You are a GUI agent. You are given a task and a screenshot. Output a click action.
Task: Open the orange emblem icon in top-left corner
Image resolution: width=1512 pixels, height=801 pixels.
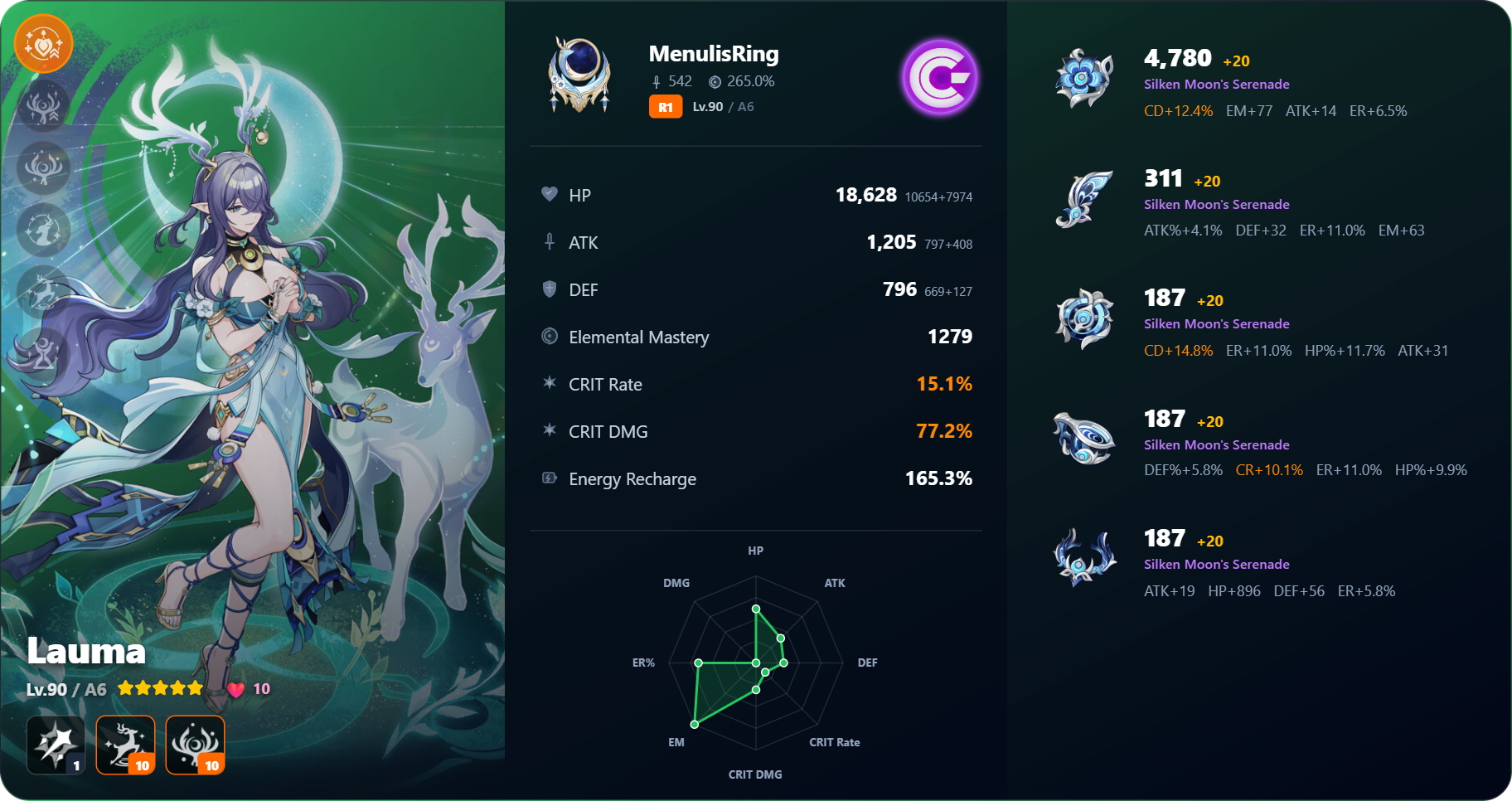(x=43, y=43)
